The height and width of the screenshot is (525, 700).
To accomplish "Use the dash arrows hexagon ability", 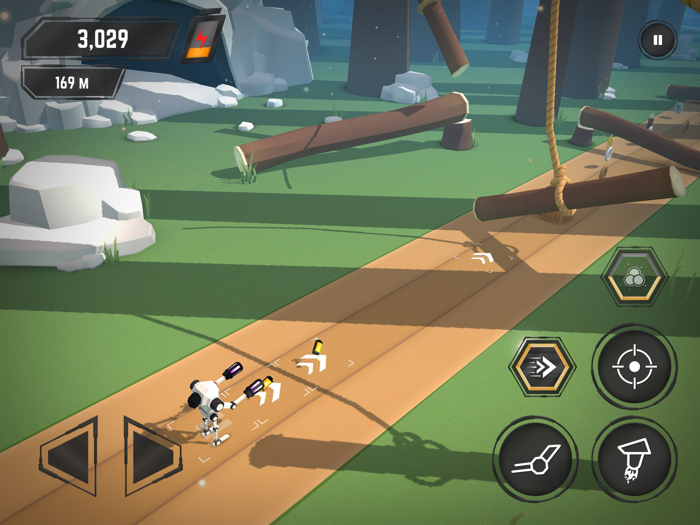I will point(541,367).
